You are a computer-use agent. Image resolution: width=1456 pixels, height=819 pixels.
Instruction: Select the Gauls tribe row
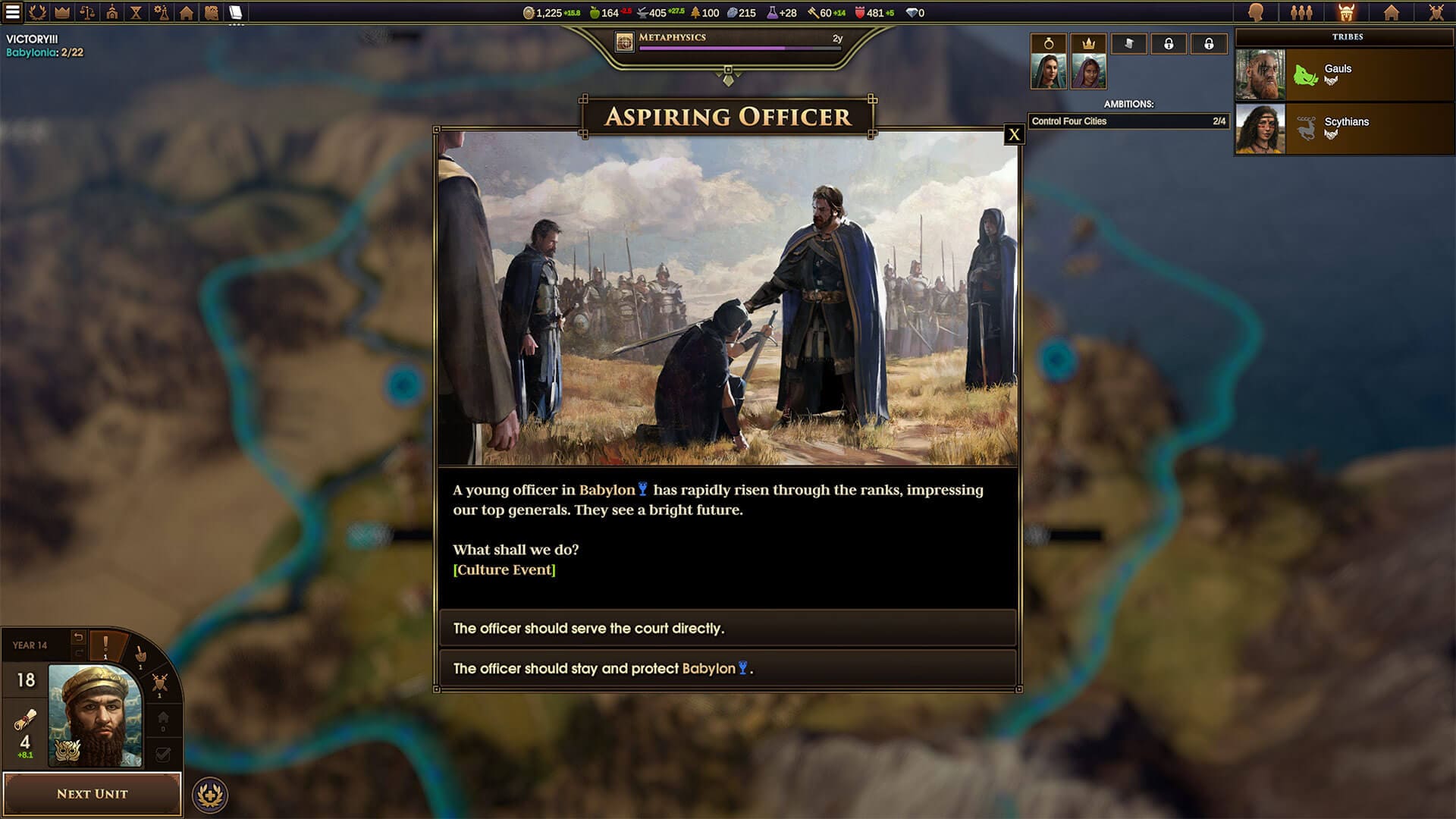(1345, 75)
